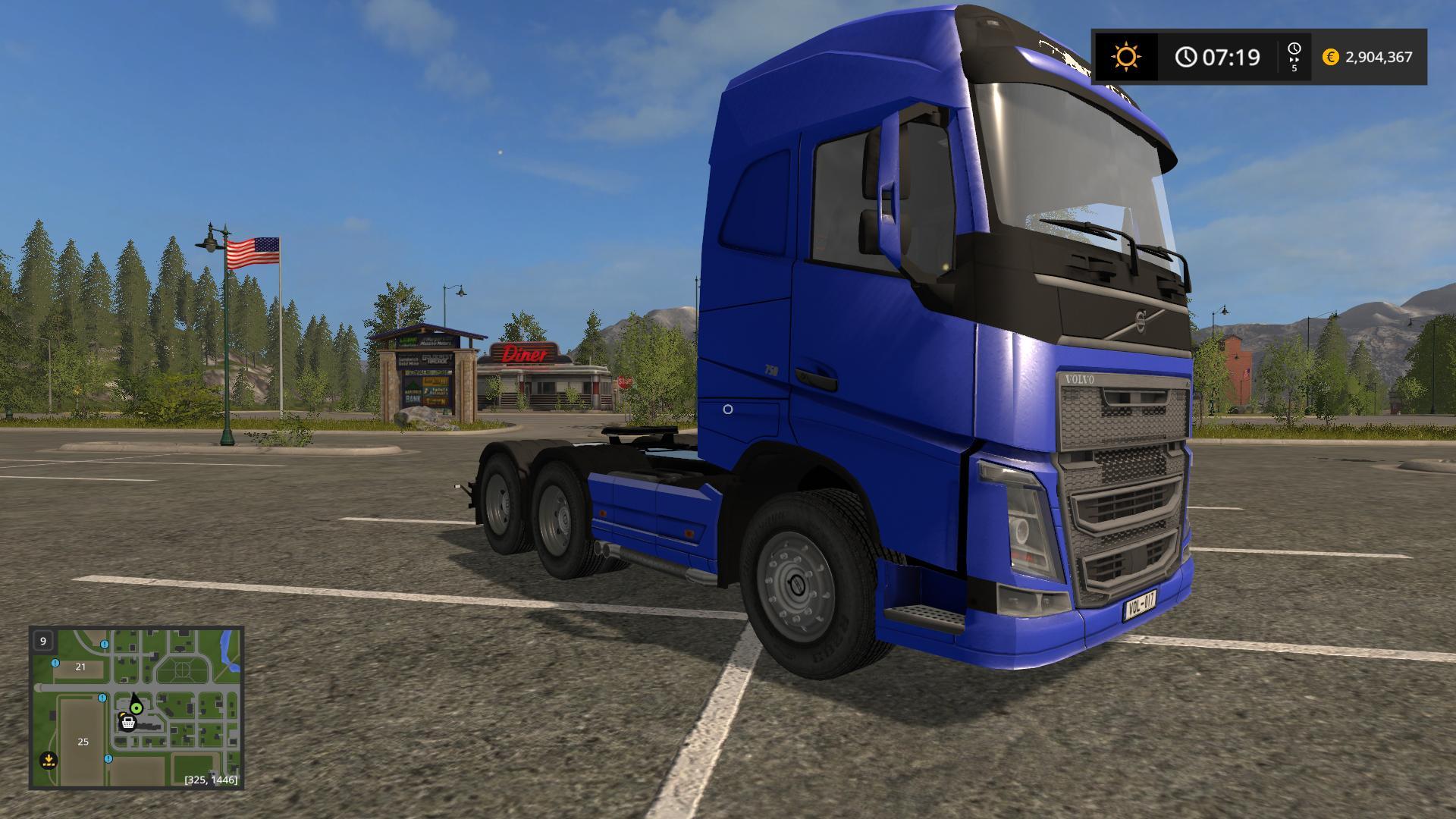Click the blue info marker below field 25
Image resolution: width=1456 pixels, height=819 pixels.
(108, 759)
